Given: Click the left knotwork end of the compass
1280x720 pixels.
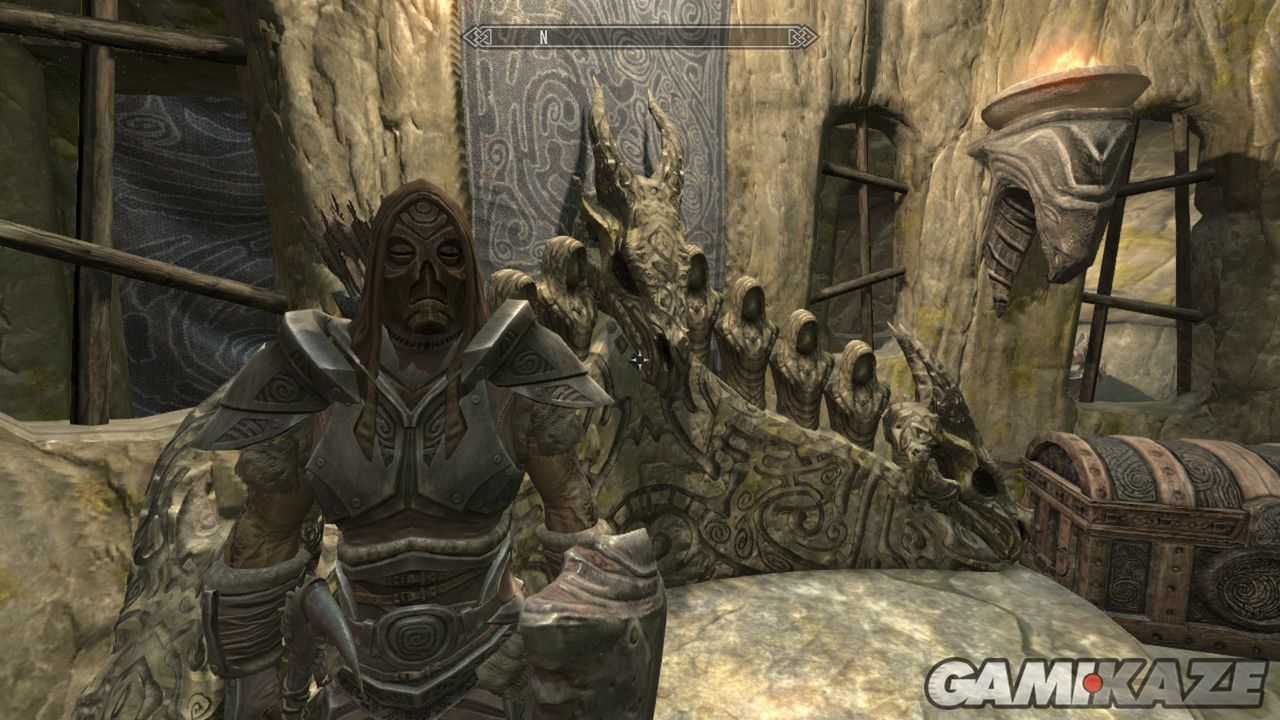Looking at the screenshot, I should pos(475,37).
